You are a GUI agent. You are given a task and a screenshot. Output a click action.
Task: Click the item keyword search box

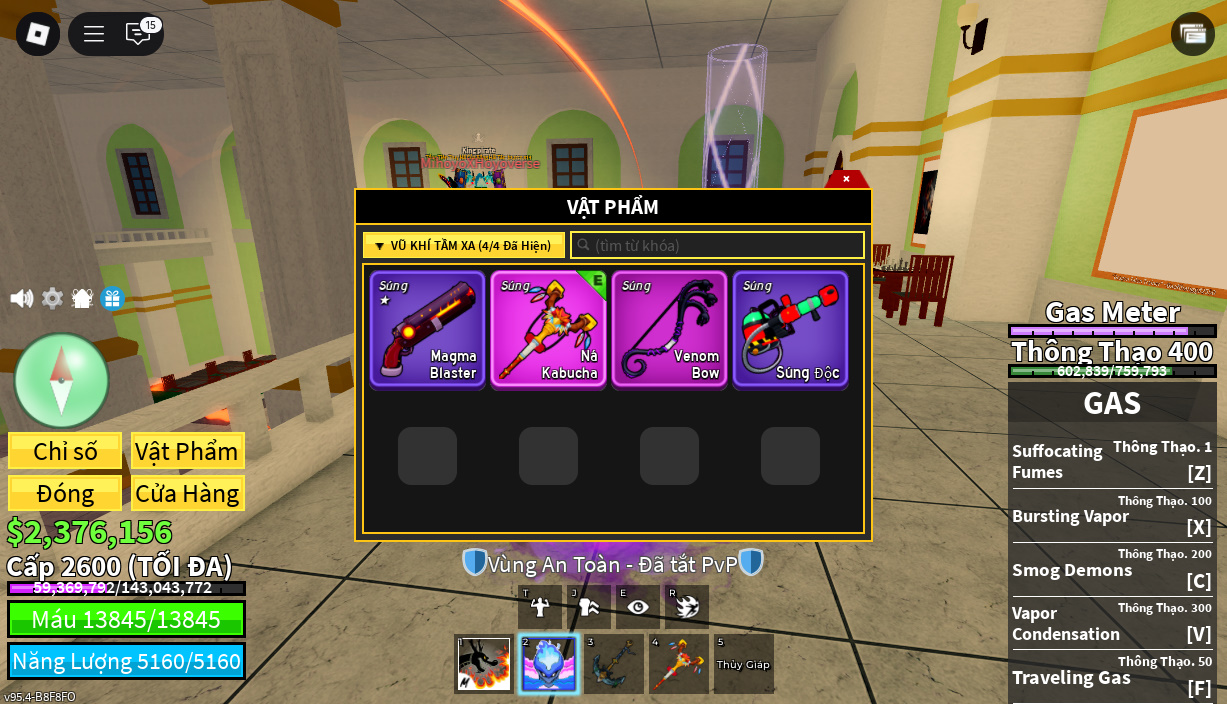point(717,245)
